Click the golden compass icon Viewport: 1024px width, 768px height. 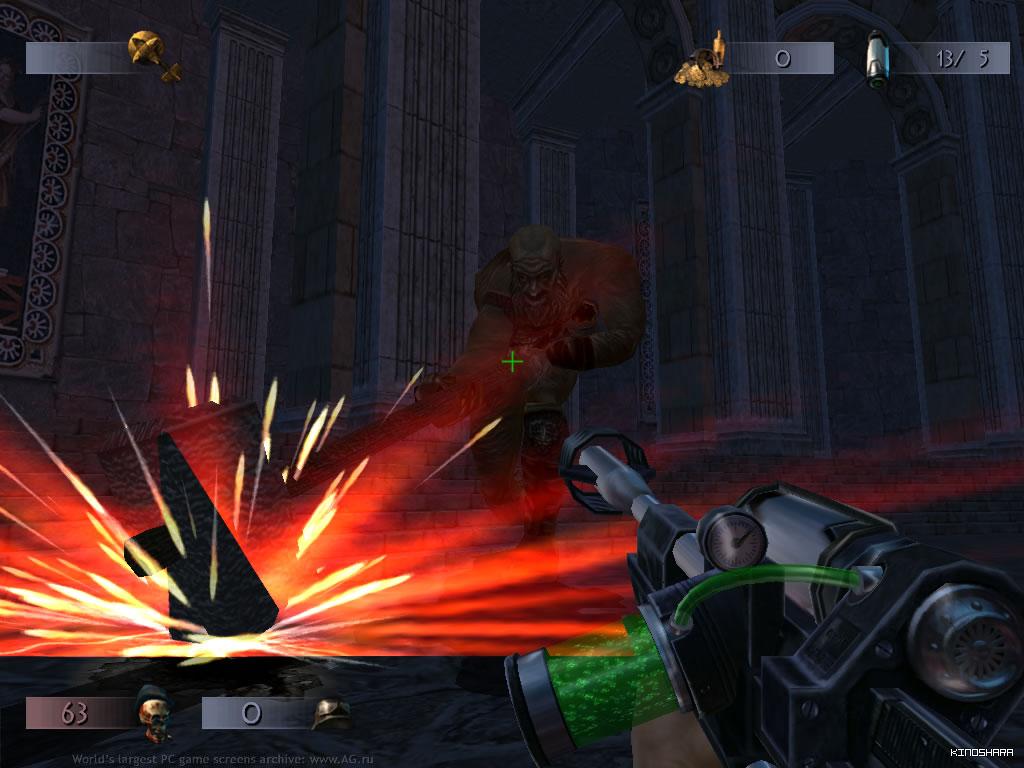pos(153,54)
